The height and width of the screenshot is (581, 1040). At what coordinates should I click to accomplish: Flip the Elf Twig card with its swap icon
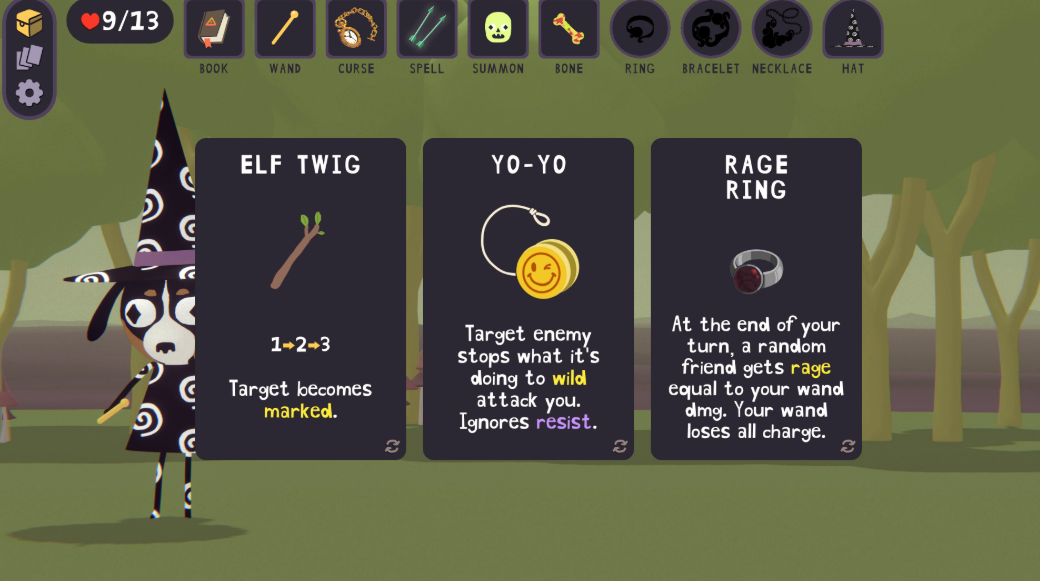pos(392,446)
